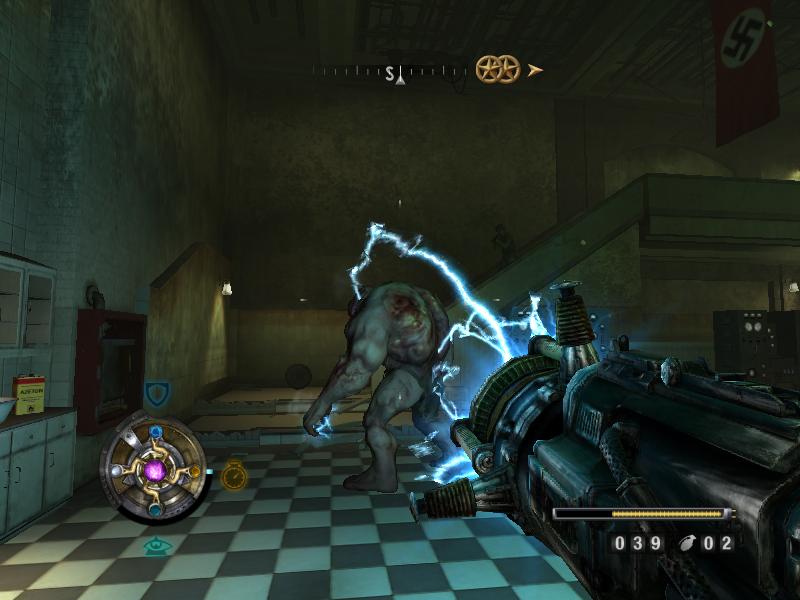Click the Veil medallion with purple crystal
This screenshot has height=600, width=800.
155,468
